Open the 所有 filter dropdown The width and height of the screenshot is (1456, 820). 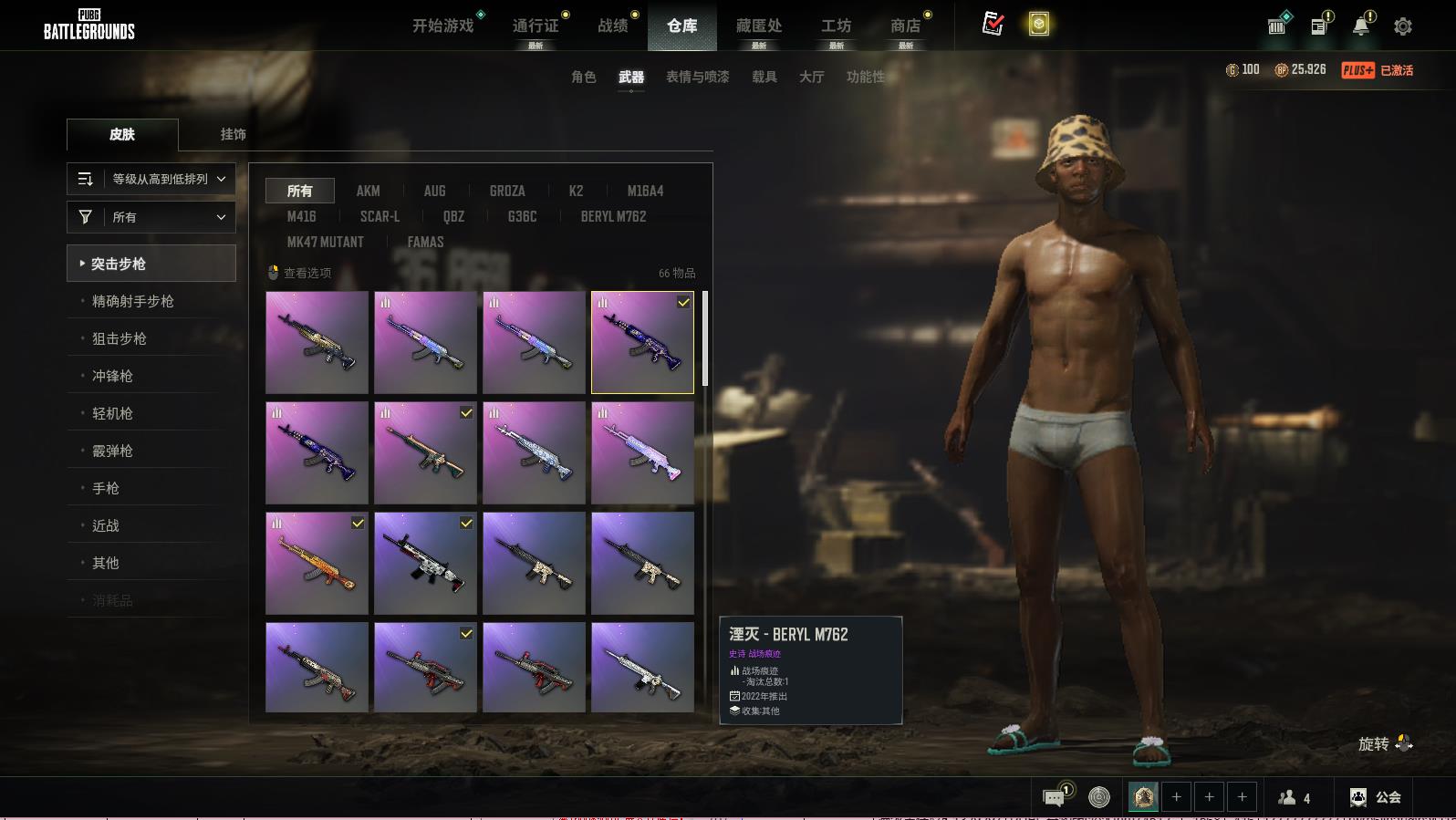151,217
